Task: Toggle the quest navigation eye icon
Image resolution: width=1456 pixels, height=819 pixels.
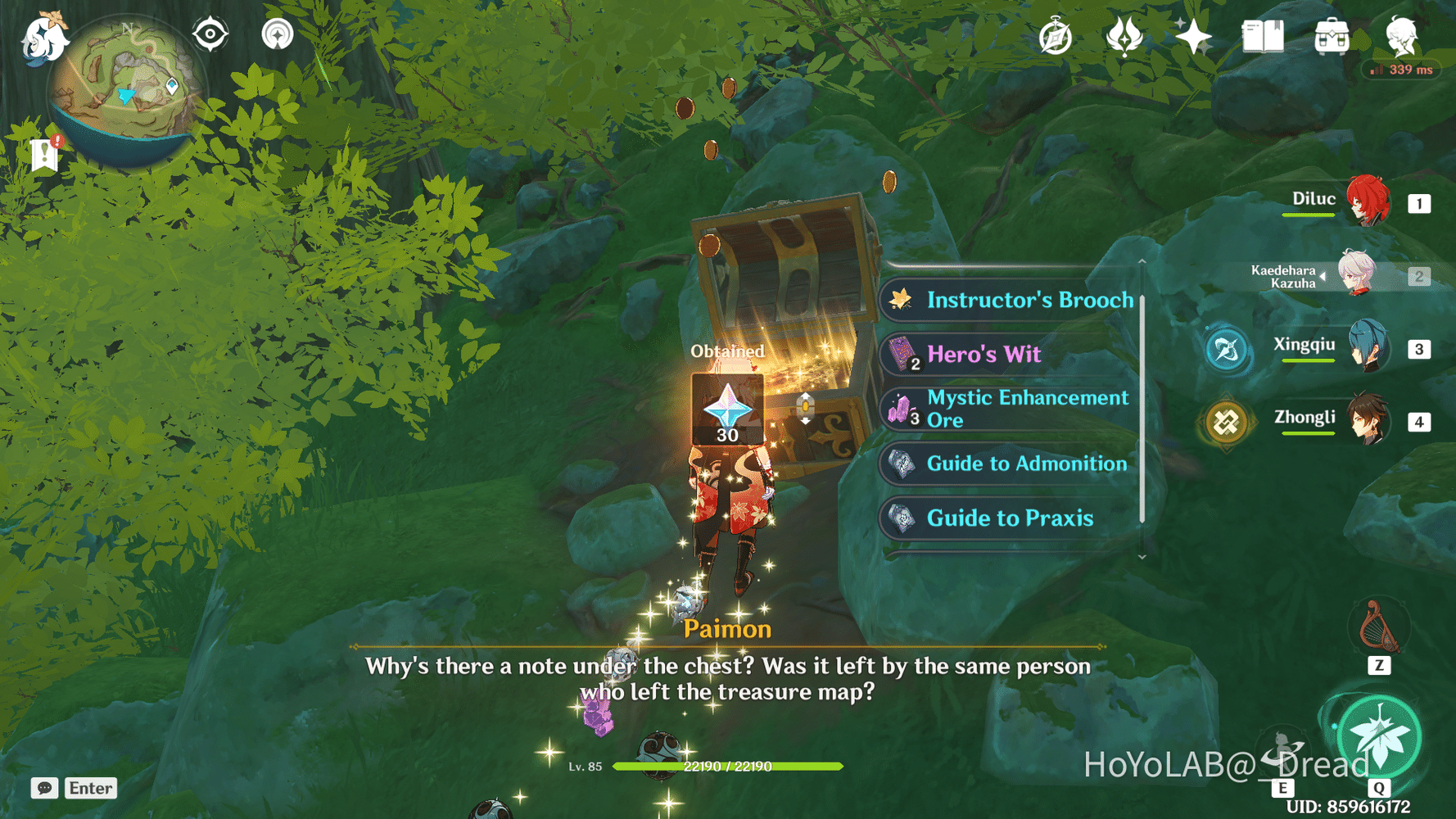Action: [x=210, y=33]
